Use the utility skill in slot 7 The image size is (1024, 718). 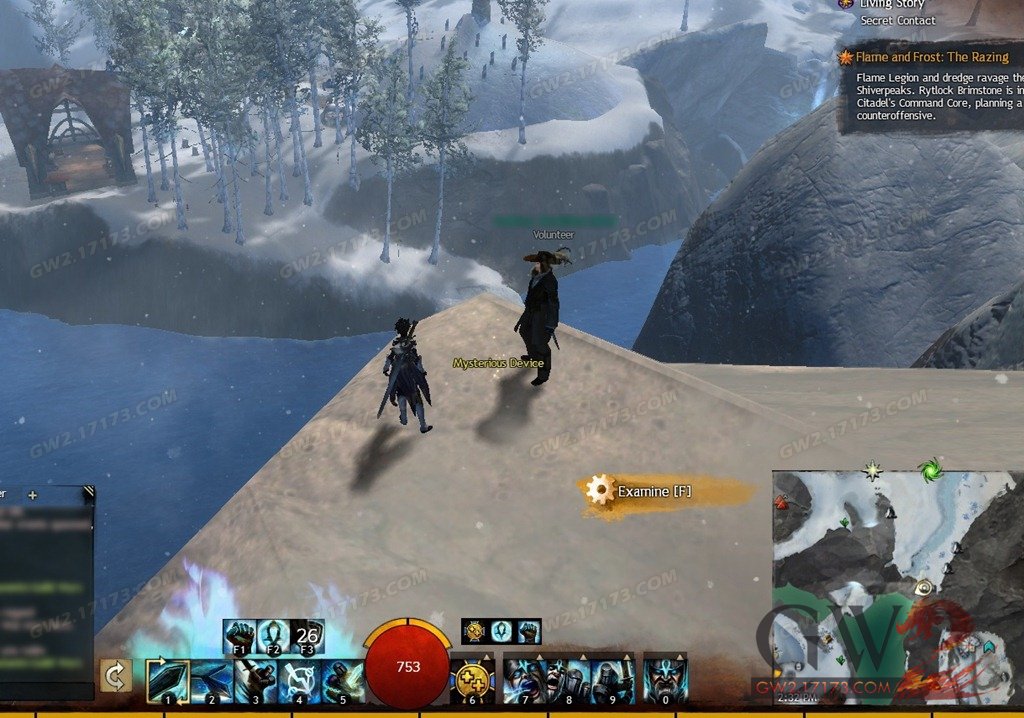[524, 679]
